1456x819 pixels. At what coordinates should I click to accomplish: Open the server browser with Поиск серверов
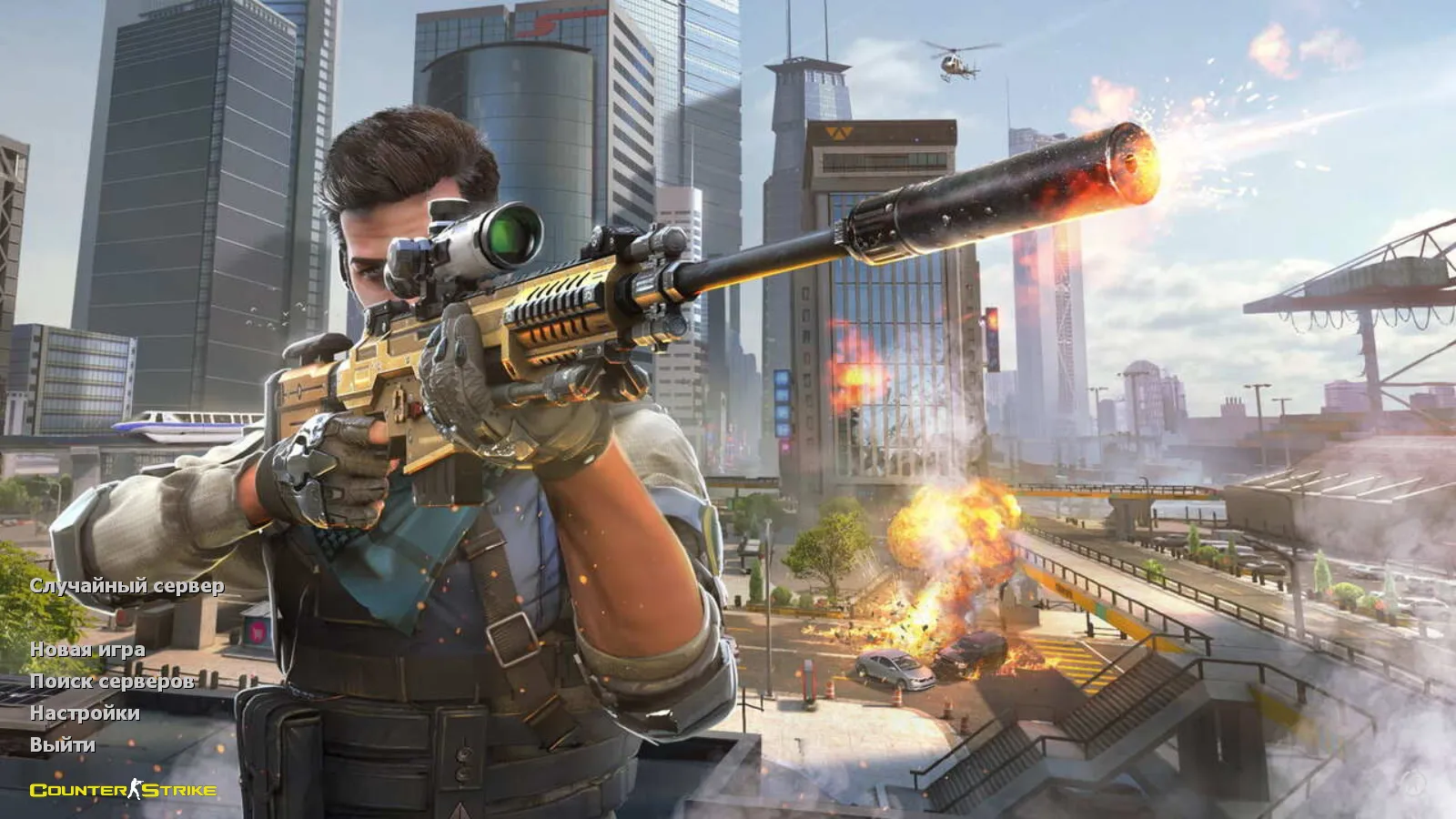(x=111, y=681)
